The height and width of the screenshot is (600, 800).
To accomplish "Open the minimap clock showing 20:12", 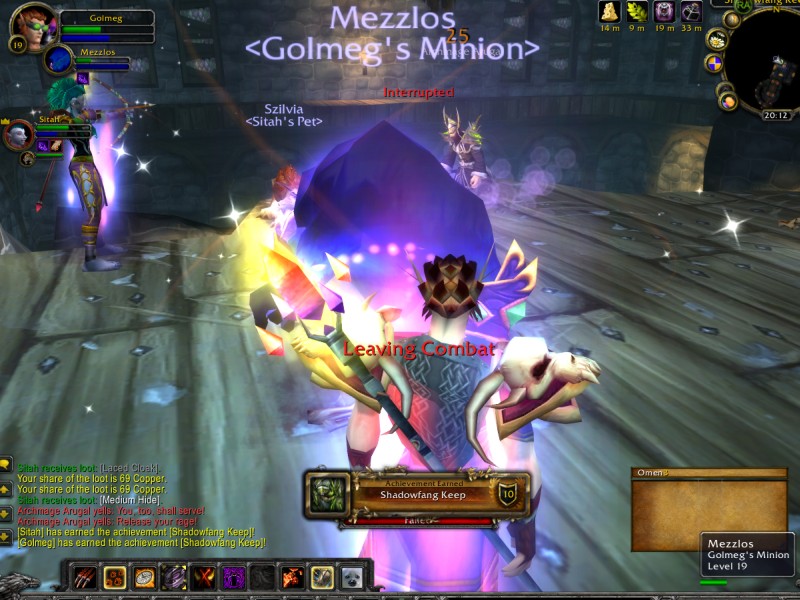I will point(776,115).
